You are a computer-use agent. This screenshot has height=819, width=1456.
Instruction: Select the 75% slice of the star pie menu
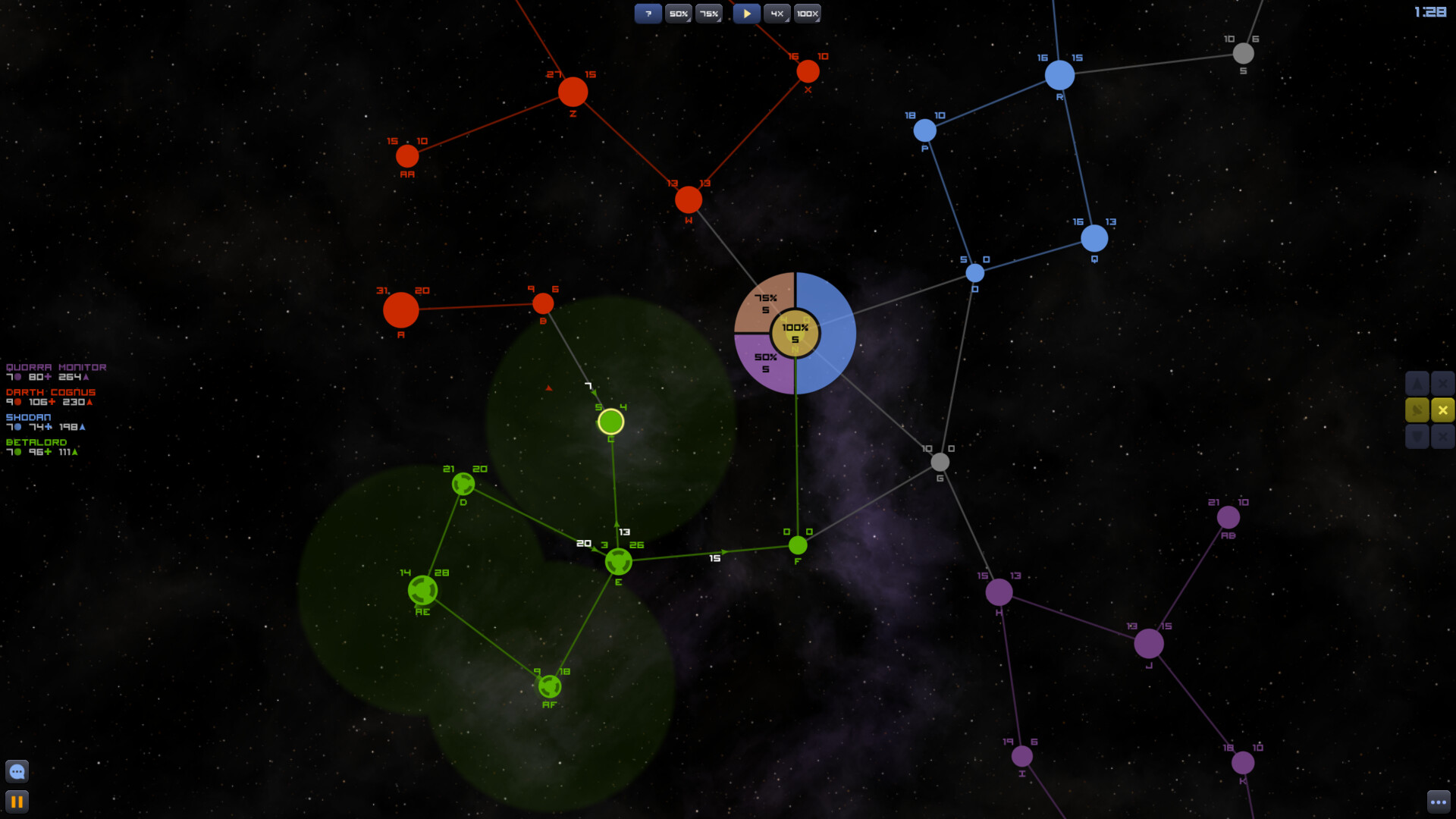[x=764, y=302]
